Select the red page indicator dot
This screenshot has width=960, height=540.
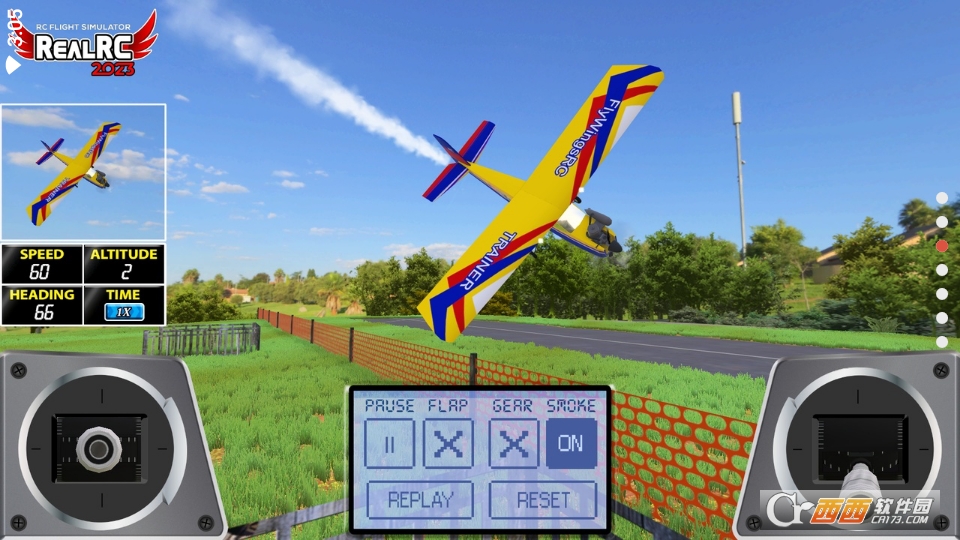point(942,245)
